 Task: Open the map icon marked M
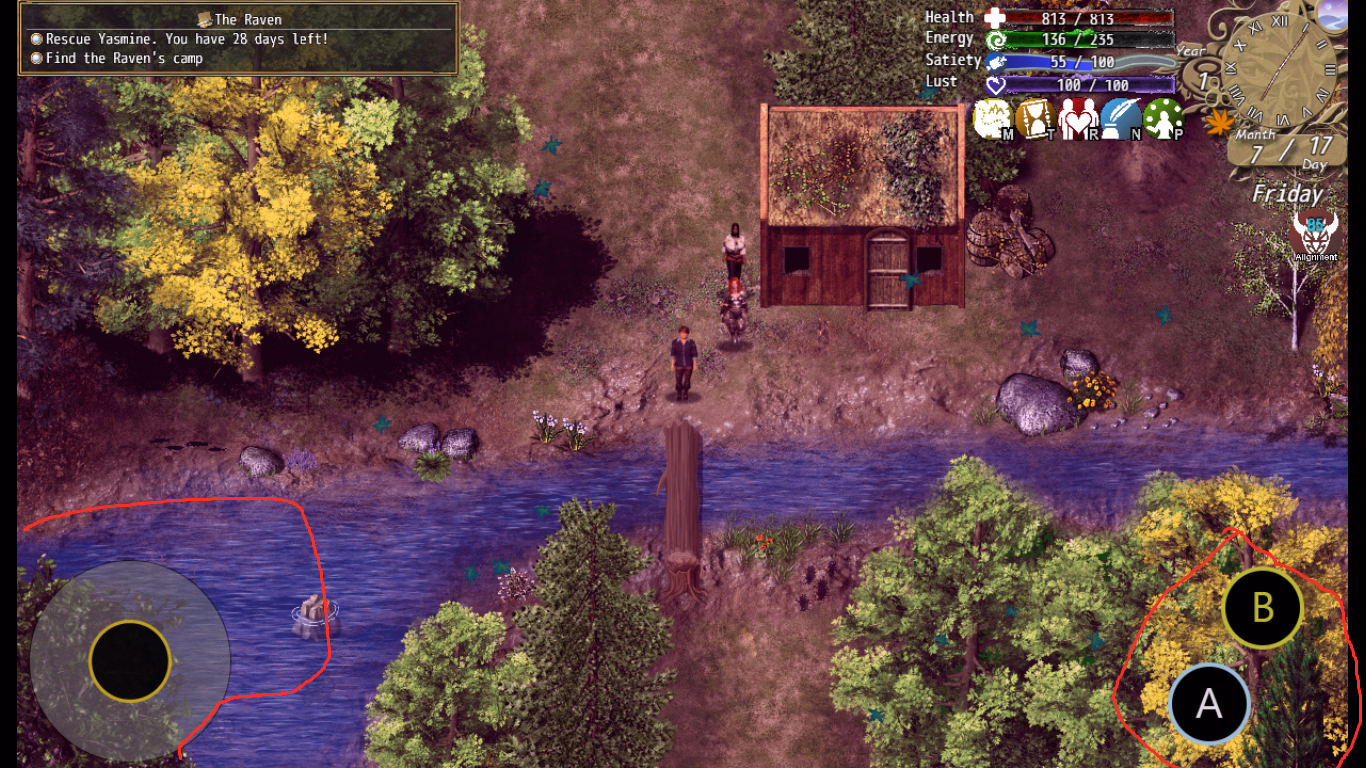click(x=993, y=120)
